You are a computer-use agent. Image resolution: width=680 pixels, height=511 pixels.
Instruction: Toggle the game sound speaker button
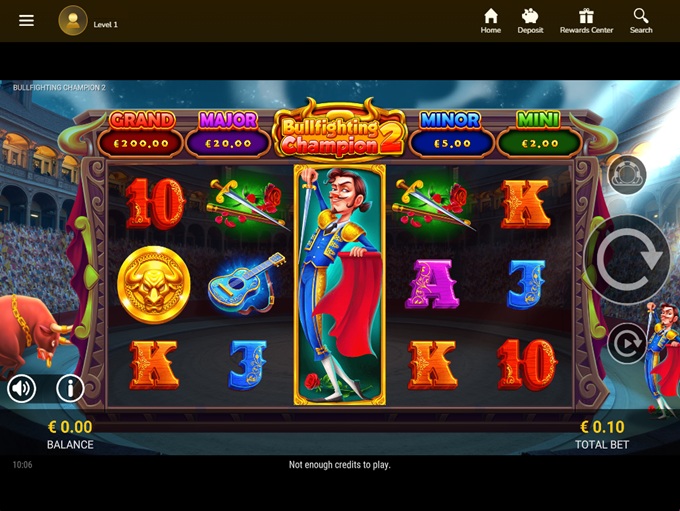point(22,388)
